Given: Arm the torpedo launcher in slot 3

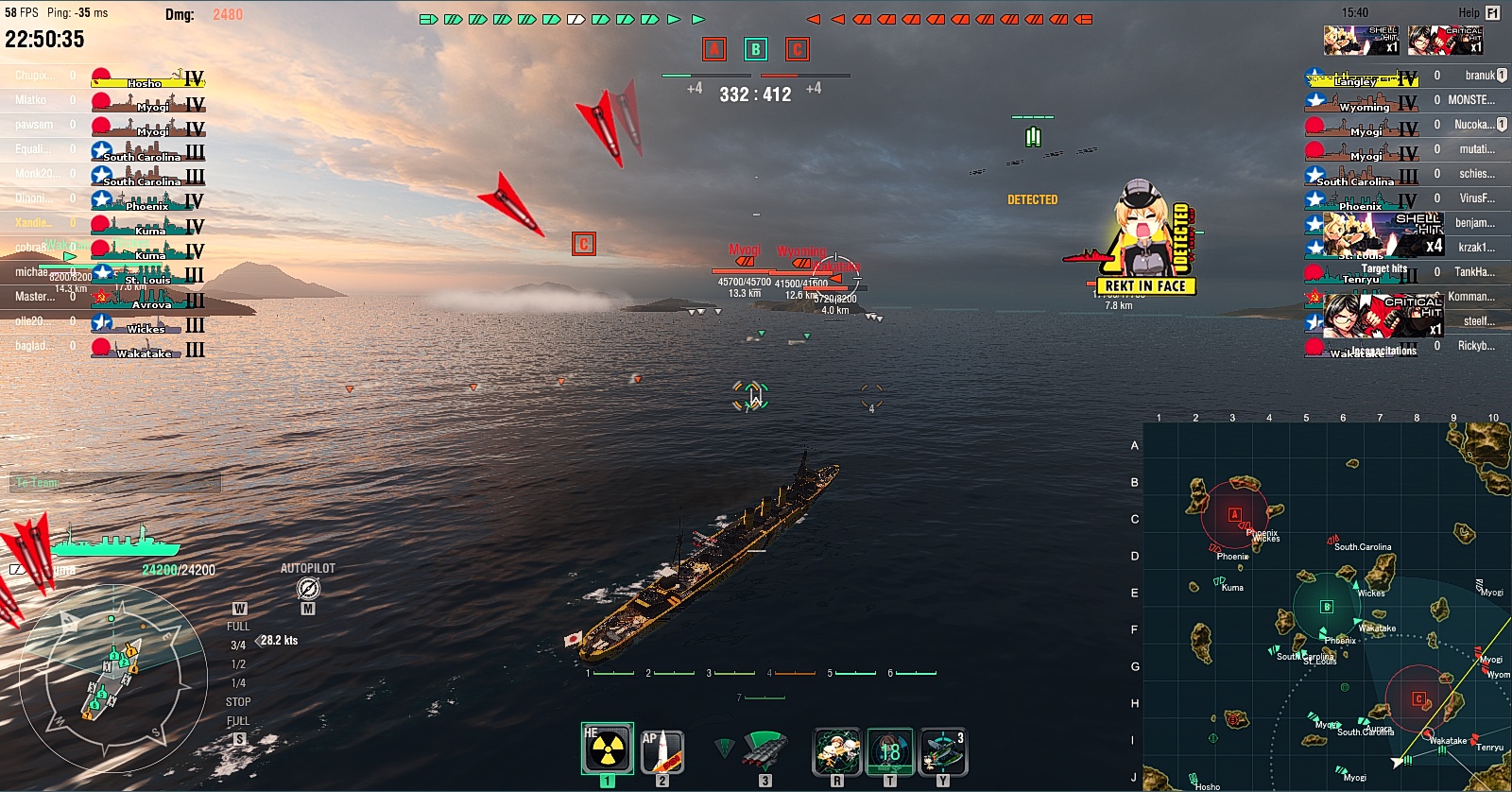Looking at the screenshot, I should tap(766, 749).
